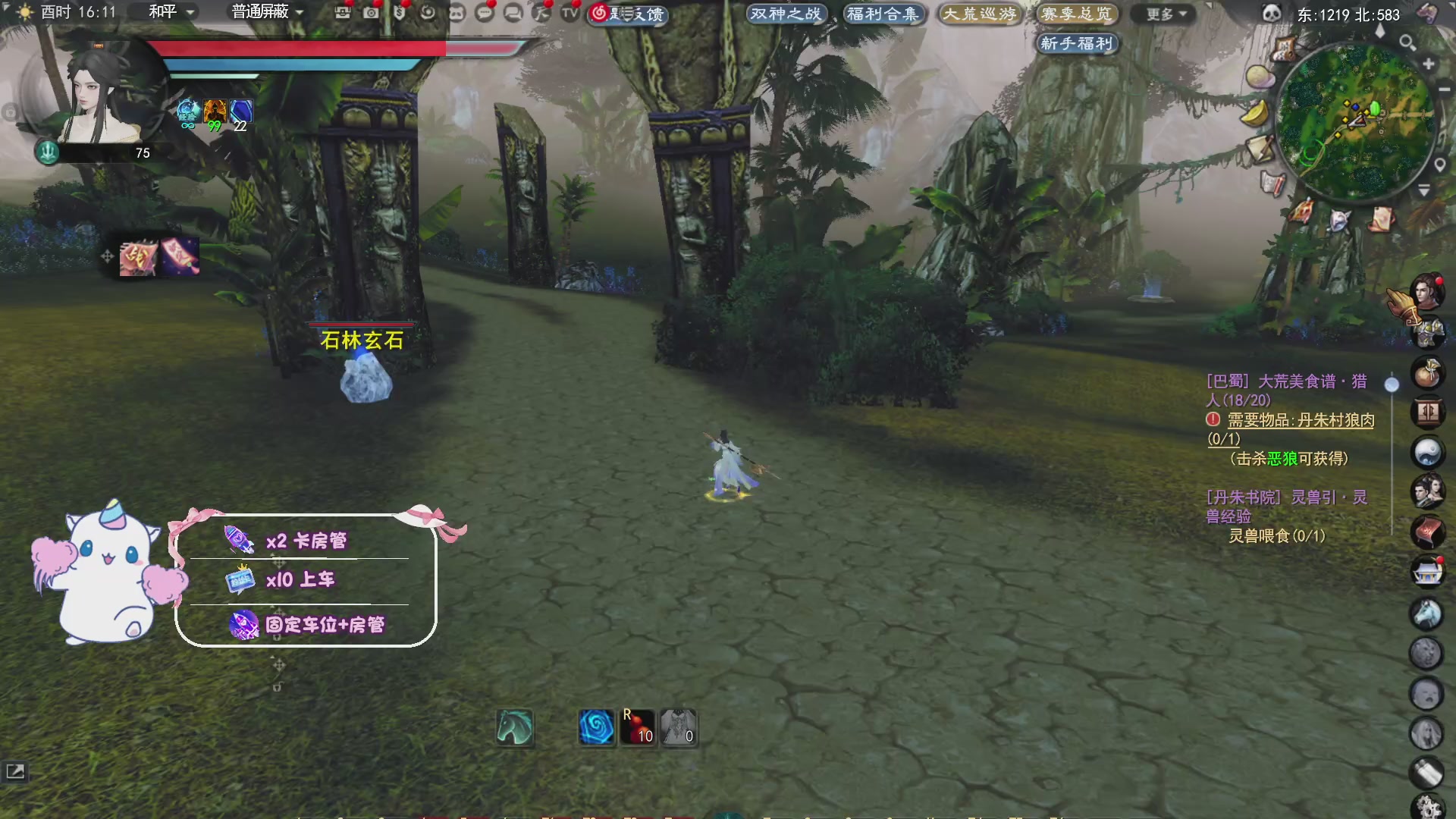Click the 新手福利 button
Screen dimensions: 1456x819
1077,43
